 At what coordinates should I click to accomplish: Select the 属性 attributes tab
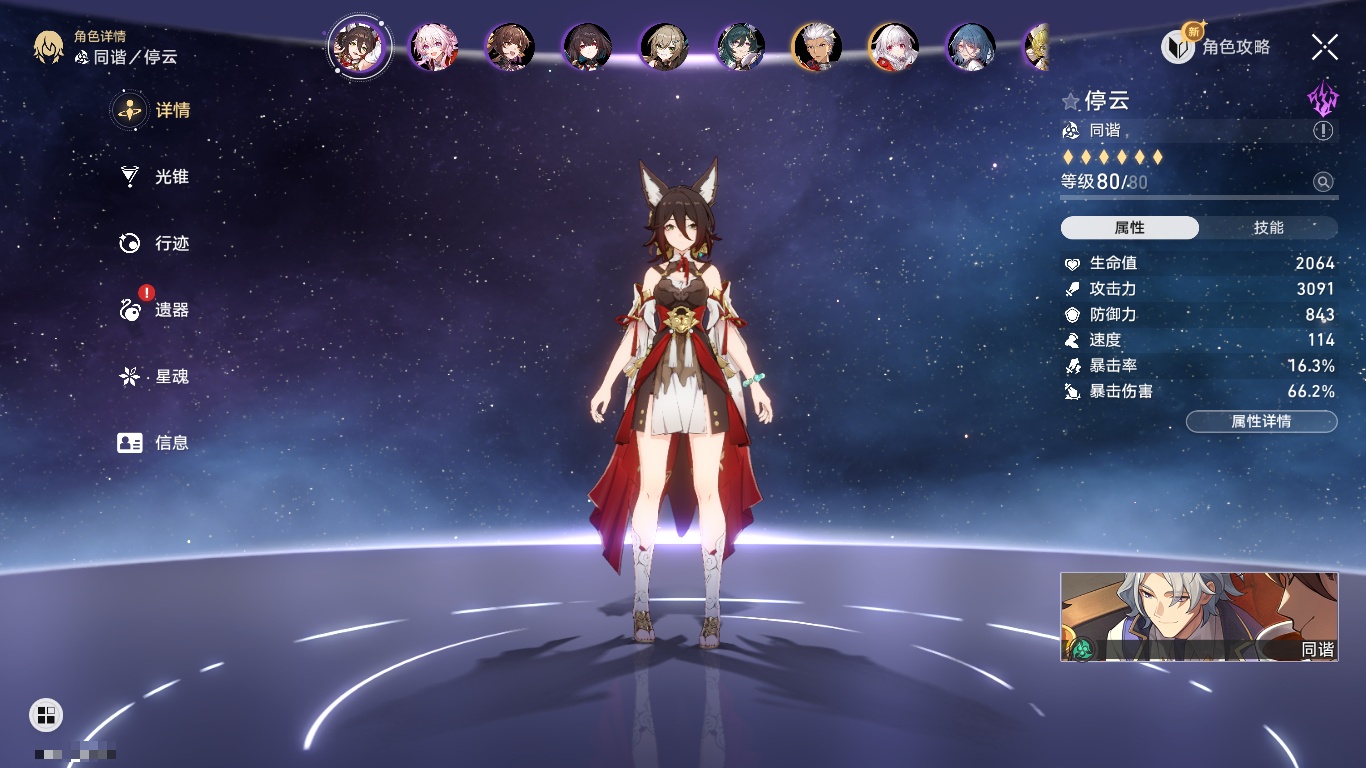point(1130,228)
